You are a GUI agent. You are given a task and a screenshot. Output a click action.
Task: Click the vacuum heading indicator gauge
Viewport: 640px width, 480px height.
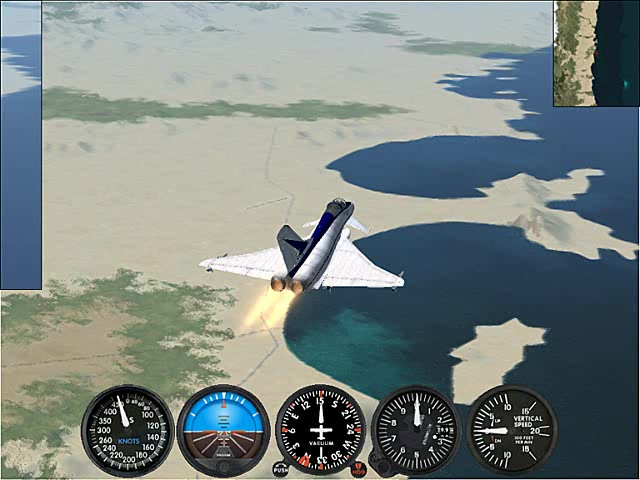tap(320, 430)
